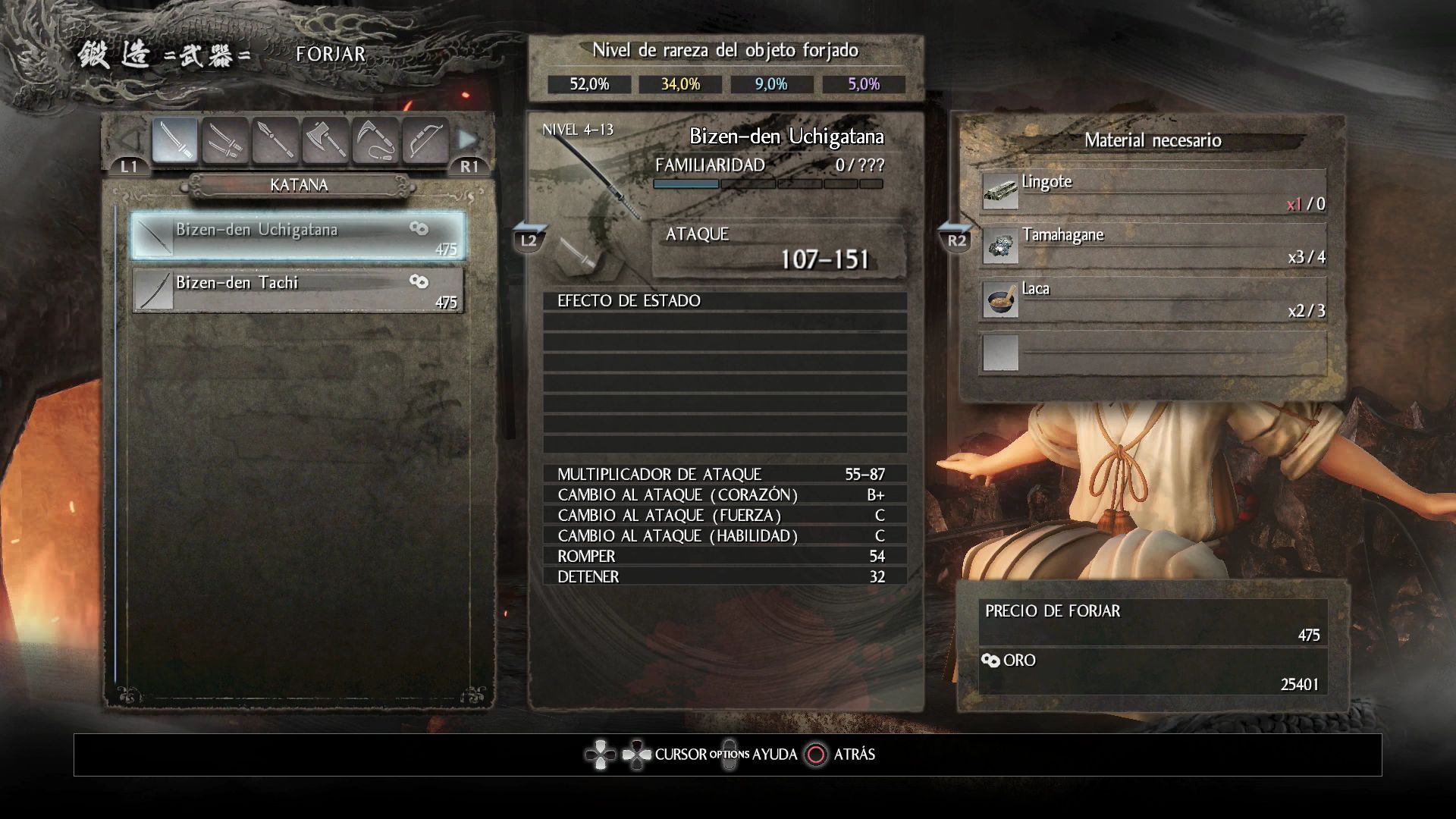Select the axe weapon category tab
The image size is (1456, 819).
[x=325, y=140]
